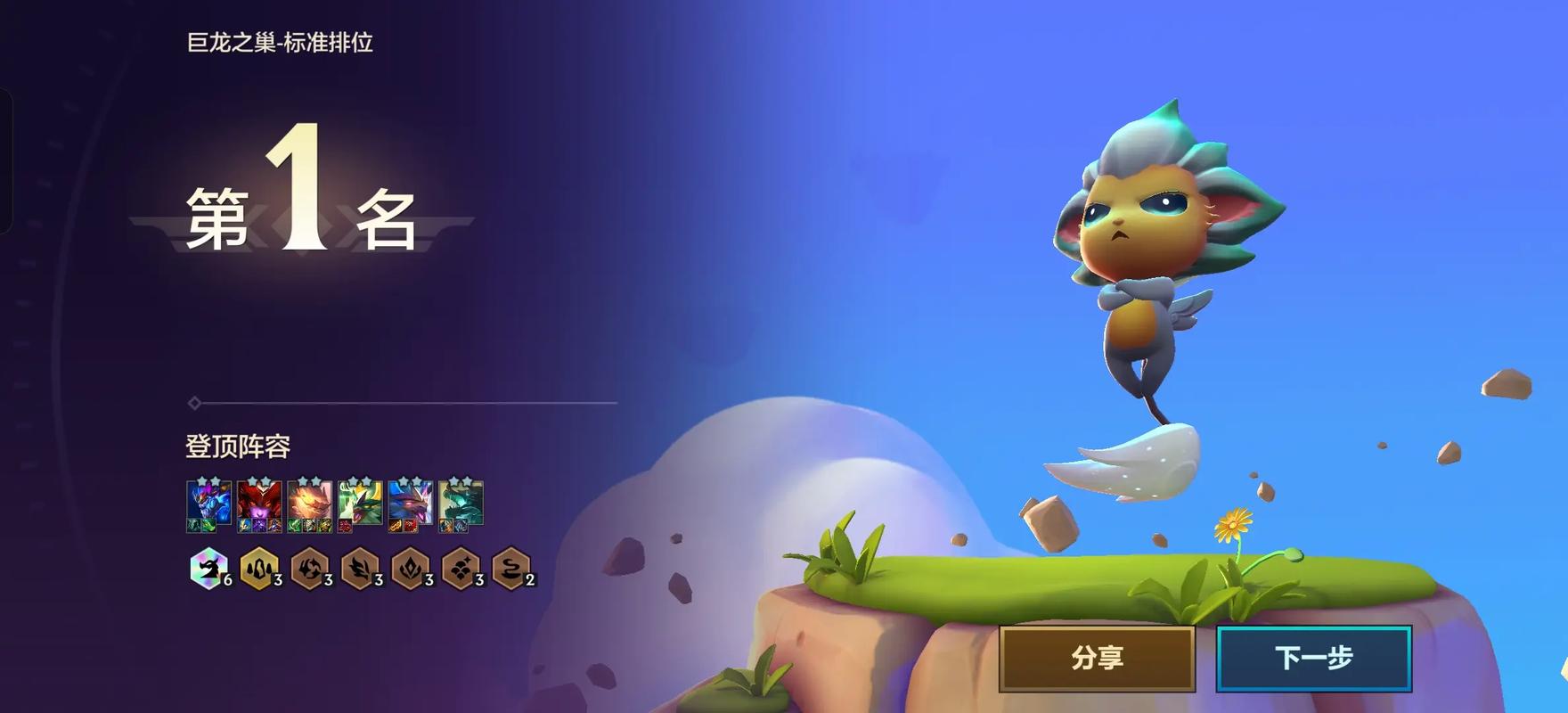
Task: Select the blue dragon champion portrait
Action: click(209, 504)
